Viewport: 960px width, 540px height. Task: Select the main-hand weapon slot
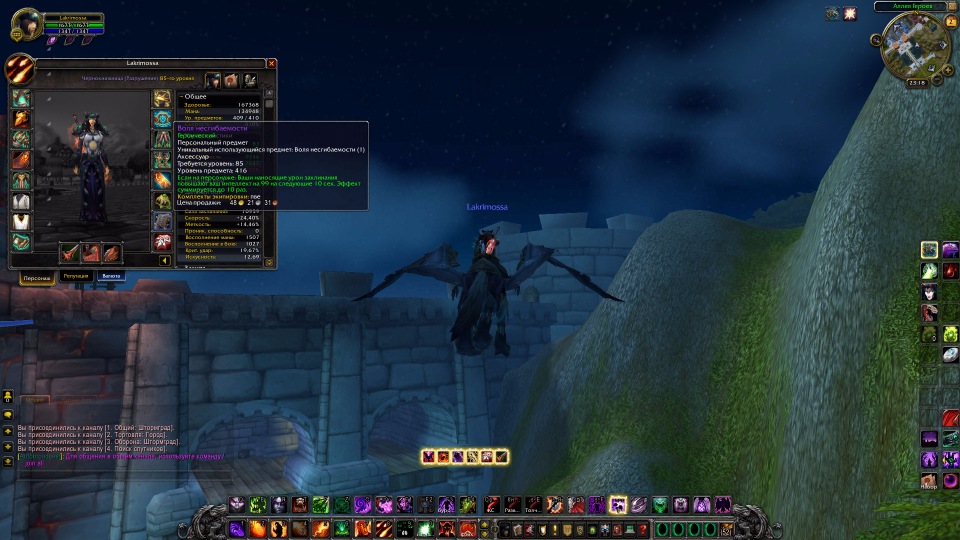[70, 252]
